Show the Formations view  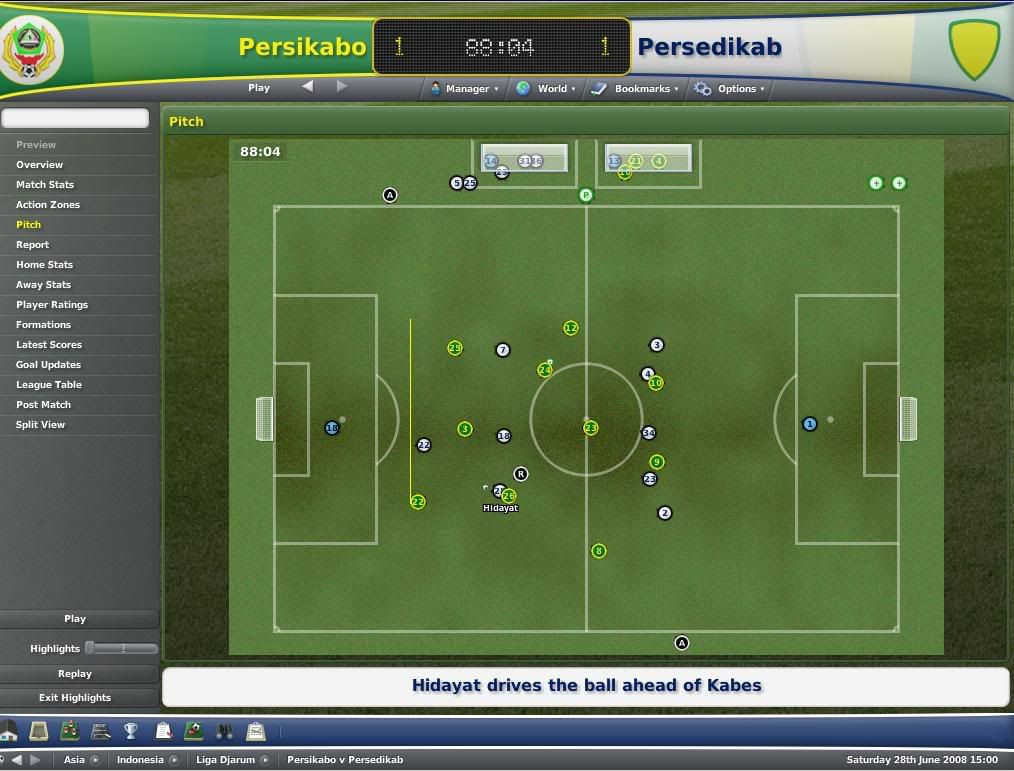(x=43, y=325)
